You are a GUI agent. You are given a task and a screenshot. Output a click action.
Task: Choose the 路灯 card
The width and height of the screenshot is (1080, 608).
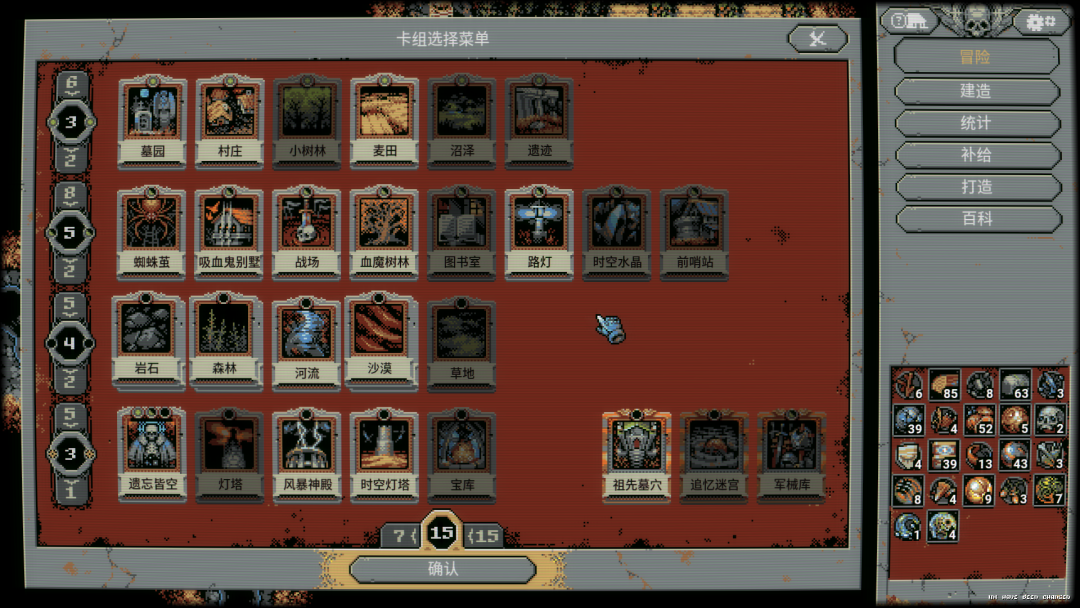click(x=539, y=231)
